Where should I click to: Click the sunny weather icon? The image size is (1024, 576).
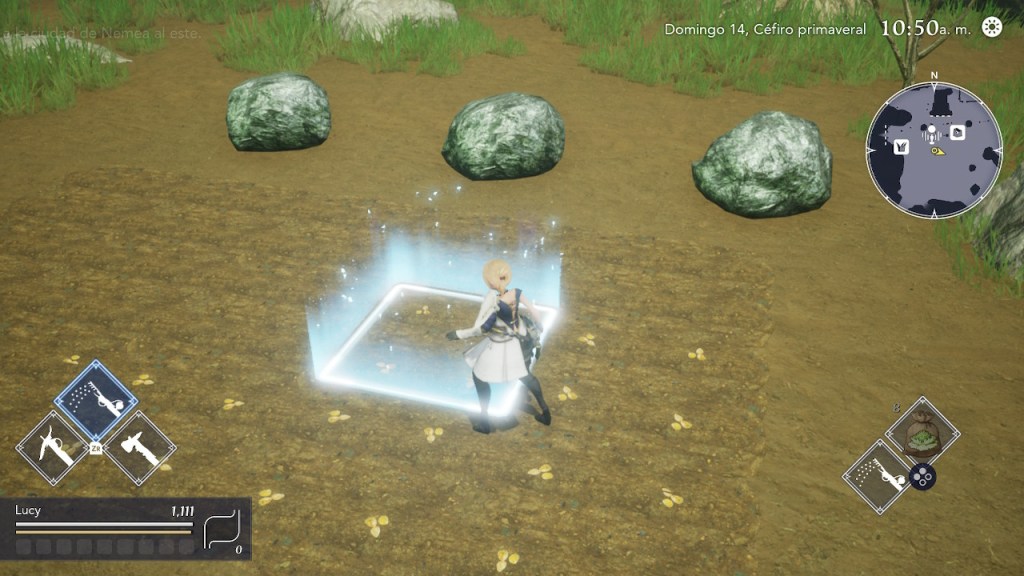click(992, 27)
